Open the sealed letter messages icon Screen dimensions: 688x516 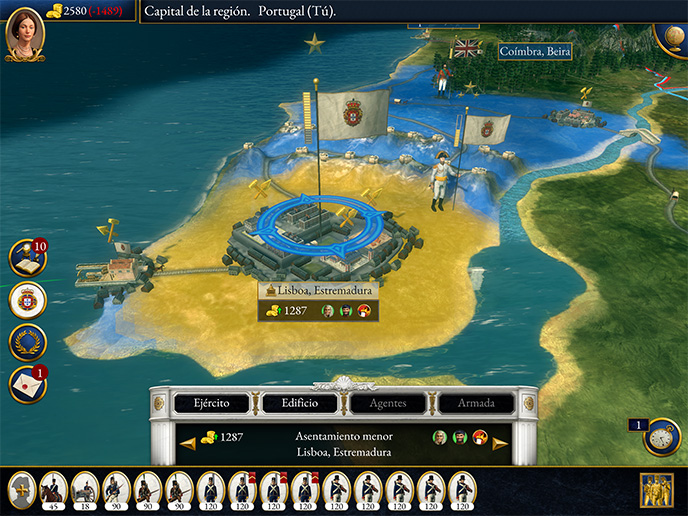(x=27, y=384)
